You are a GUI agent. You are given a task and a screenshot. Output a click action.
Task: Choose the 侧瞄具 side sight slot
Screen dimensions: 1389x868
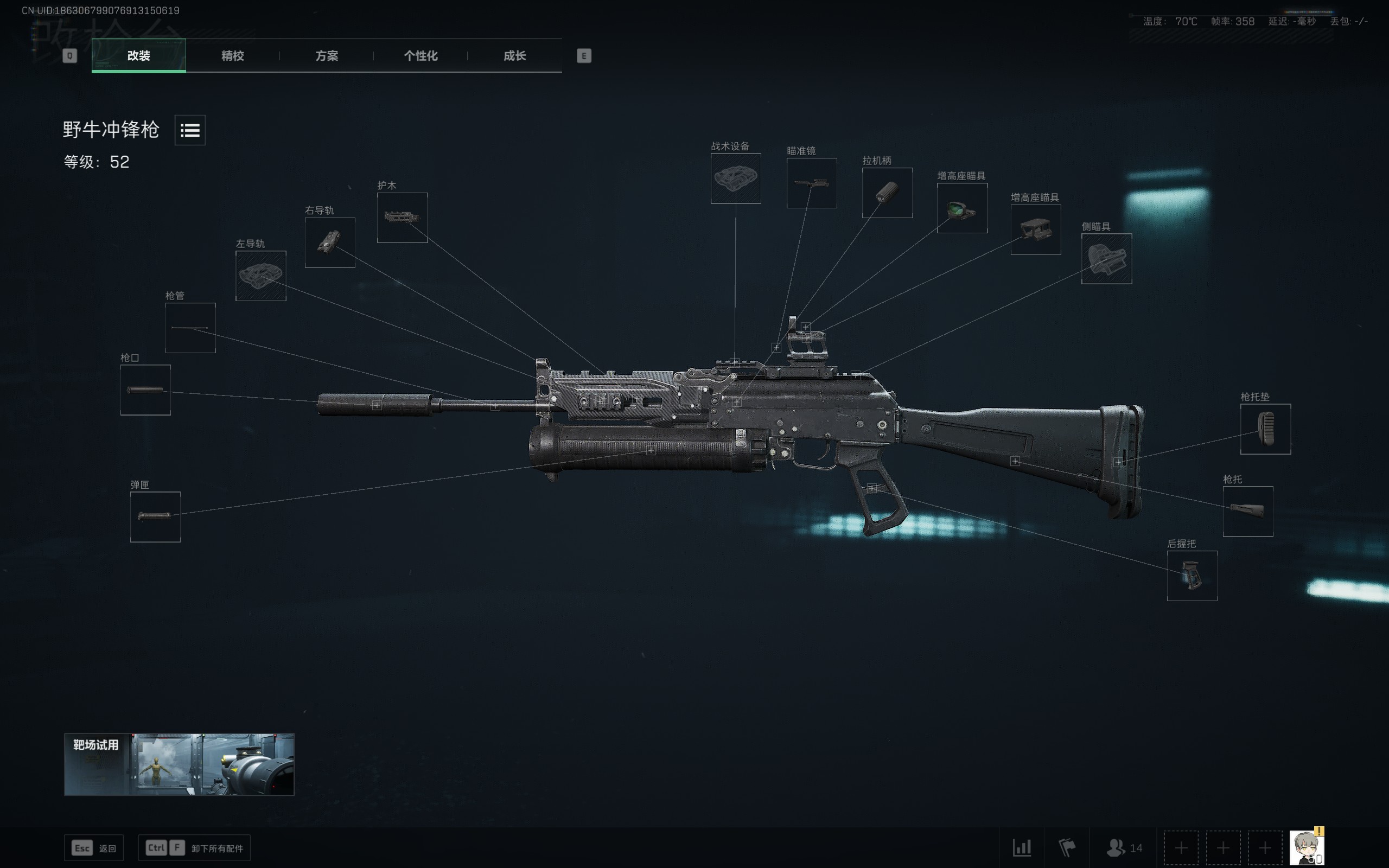coord(1107,259)
